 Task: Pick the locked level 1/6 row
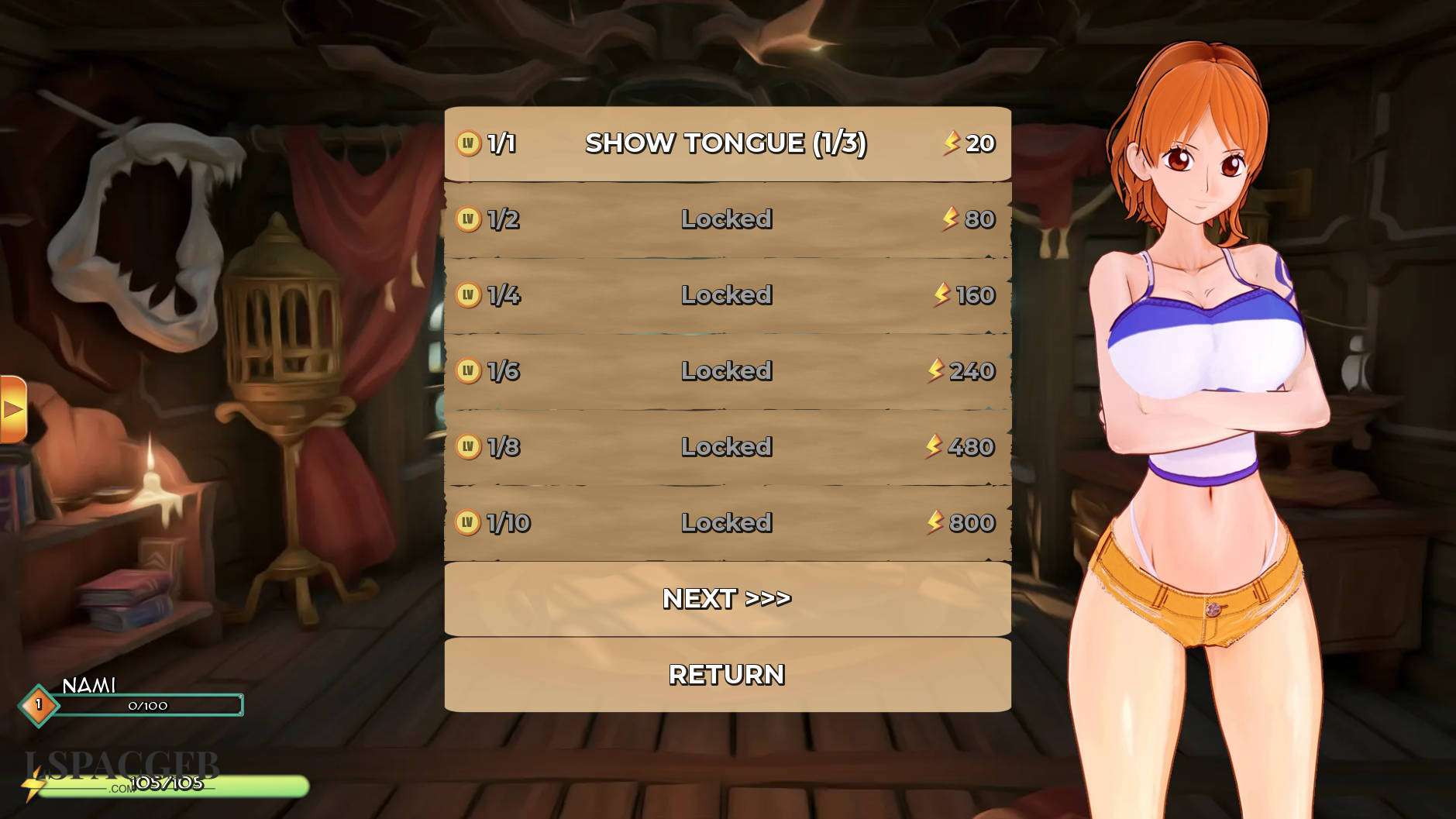[727, 371]
